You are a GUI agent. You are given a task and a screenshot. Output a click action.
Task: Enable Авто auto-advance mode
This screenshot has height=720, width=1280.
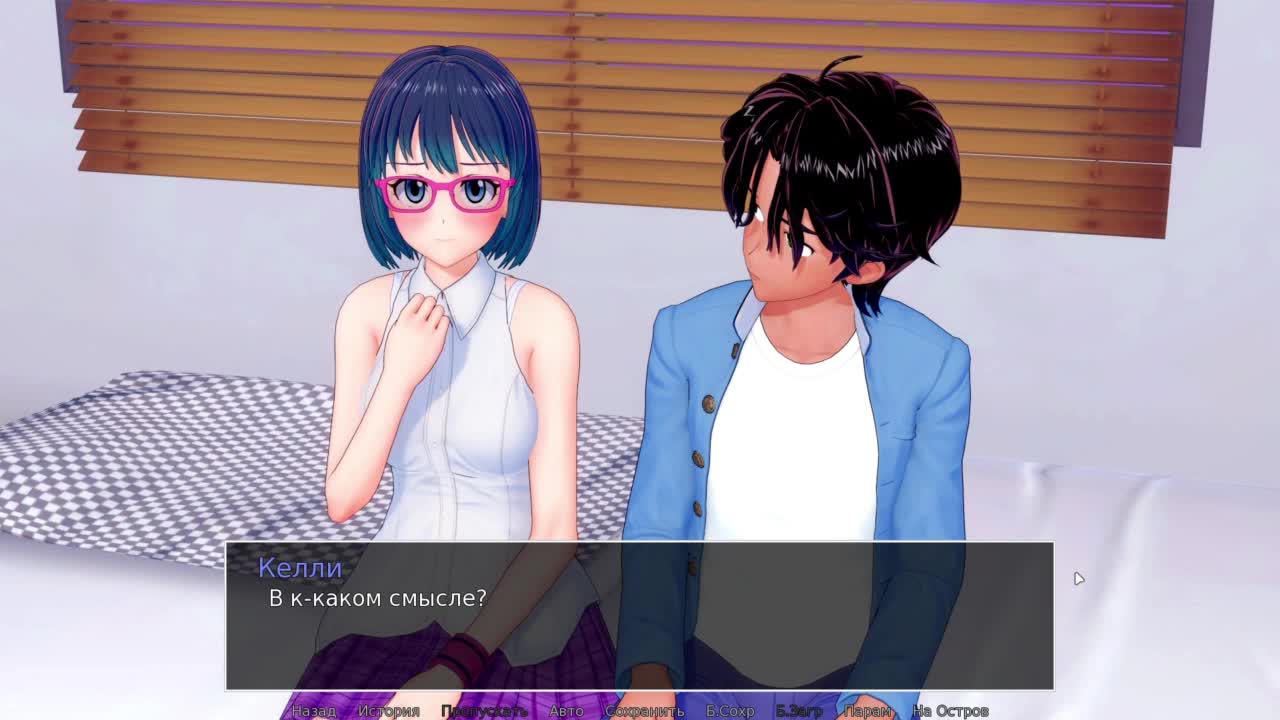[566, 711]
